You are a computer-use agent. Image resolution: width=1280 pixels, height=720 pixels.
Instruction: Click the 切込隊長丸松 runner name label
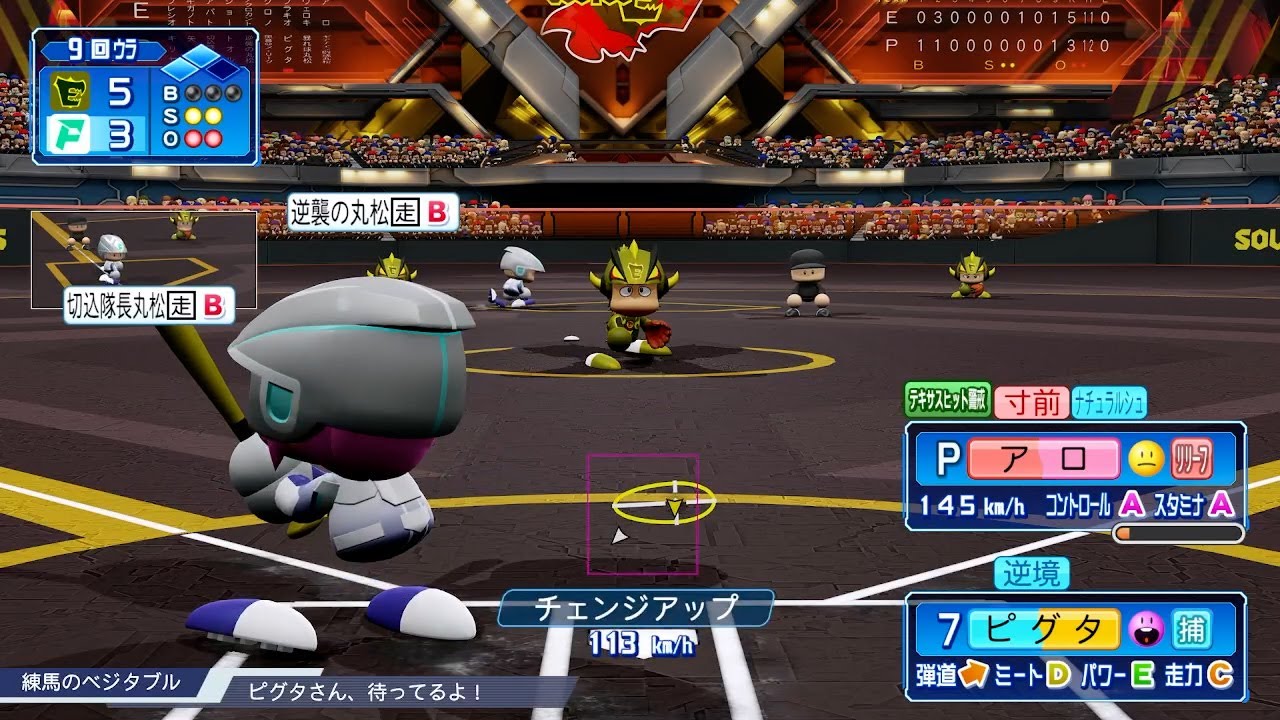[148, 306]
